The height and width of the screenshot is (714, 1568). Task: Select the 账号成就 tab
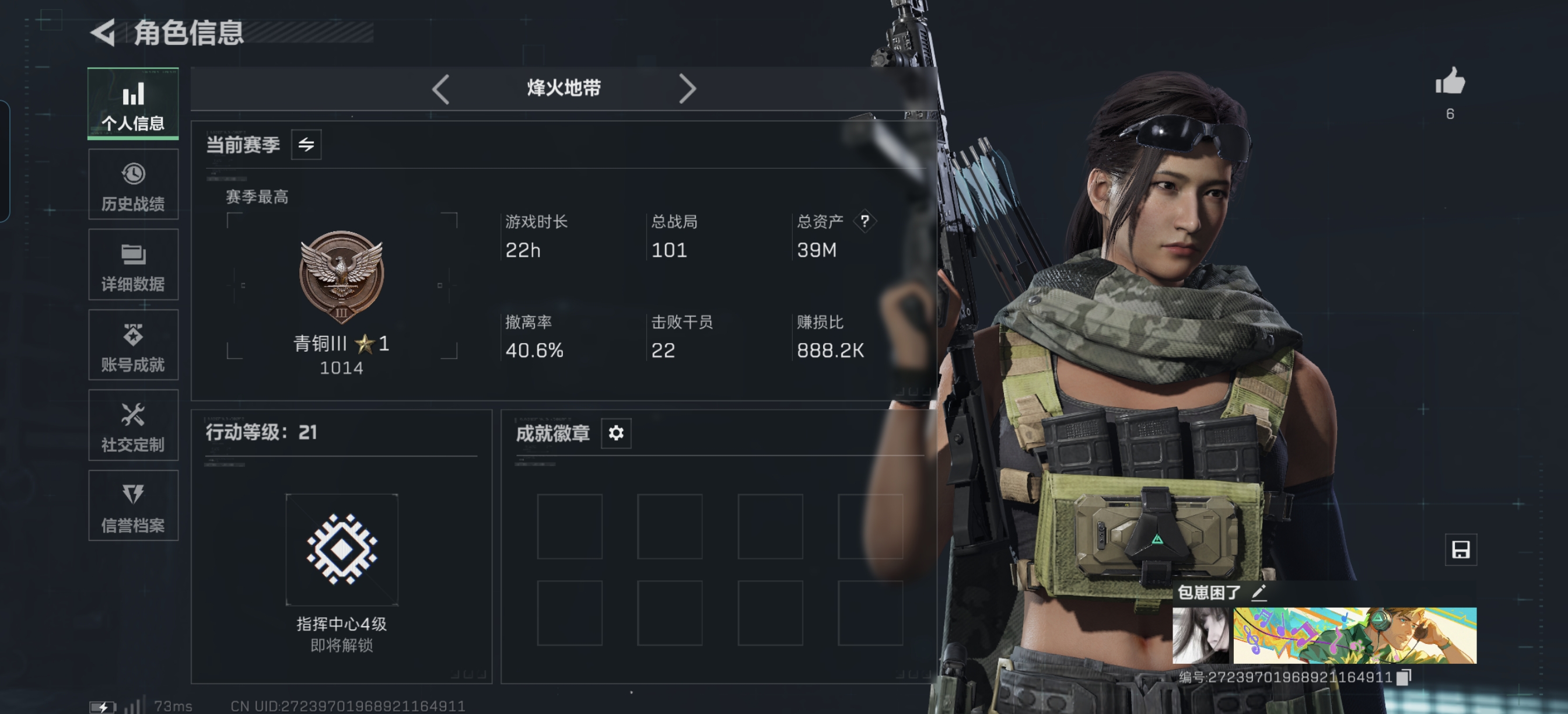point(132,345)
